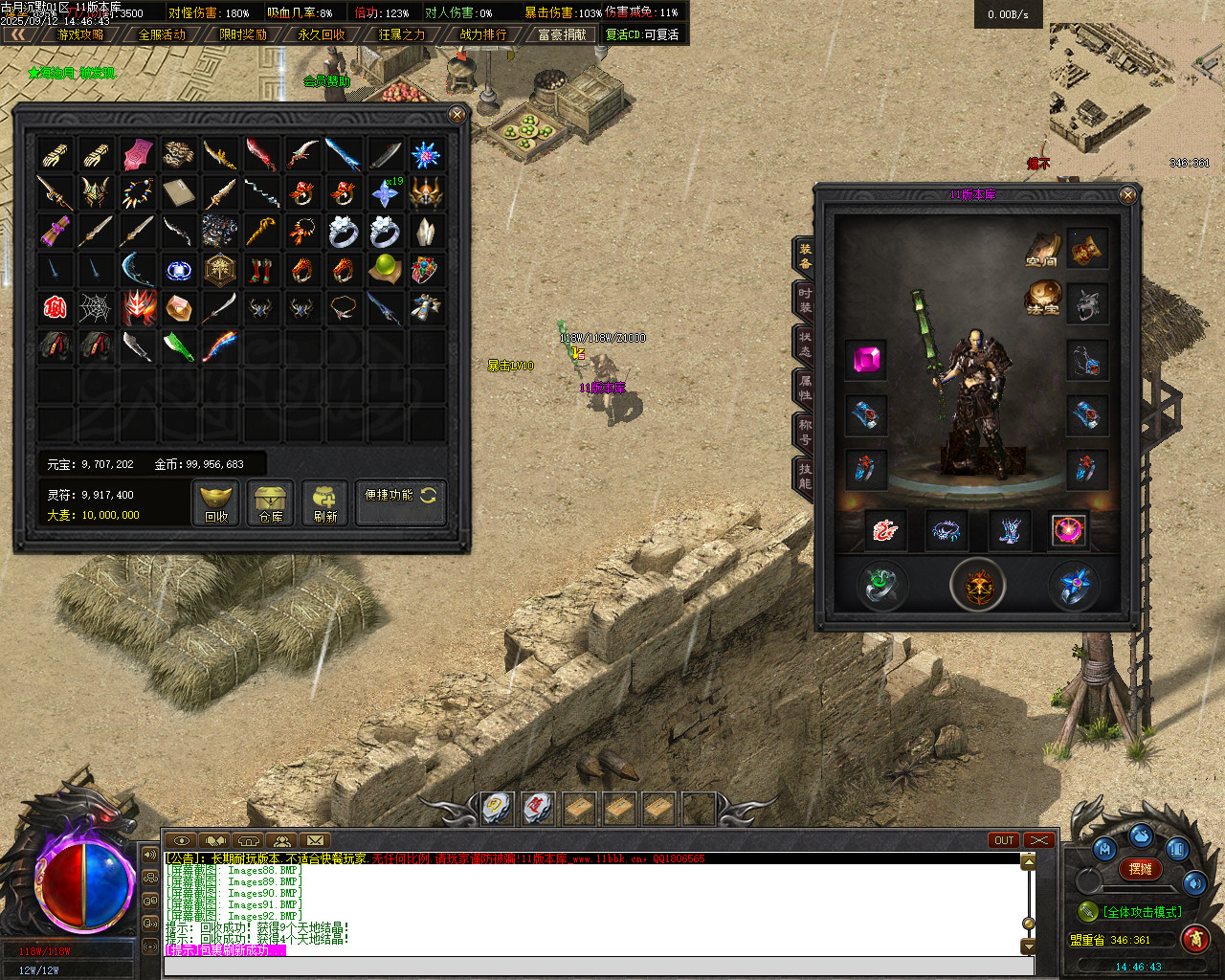This screenshot has height=980, width=1225.
Task: Click the 回收 recycle button
Action: [x=216, y=502]
